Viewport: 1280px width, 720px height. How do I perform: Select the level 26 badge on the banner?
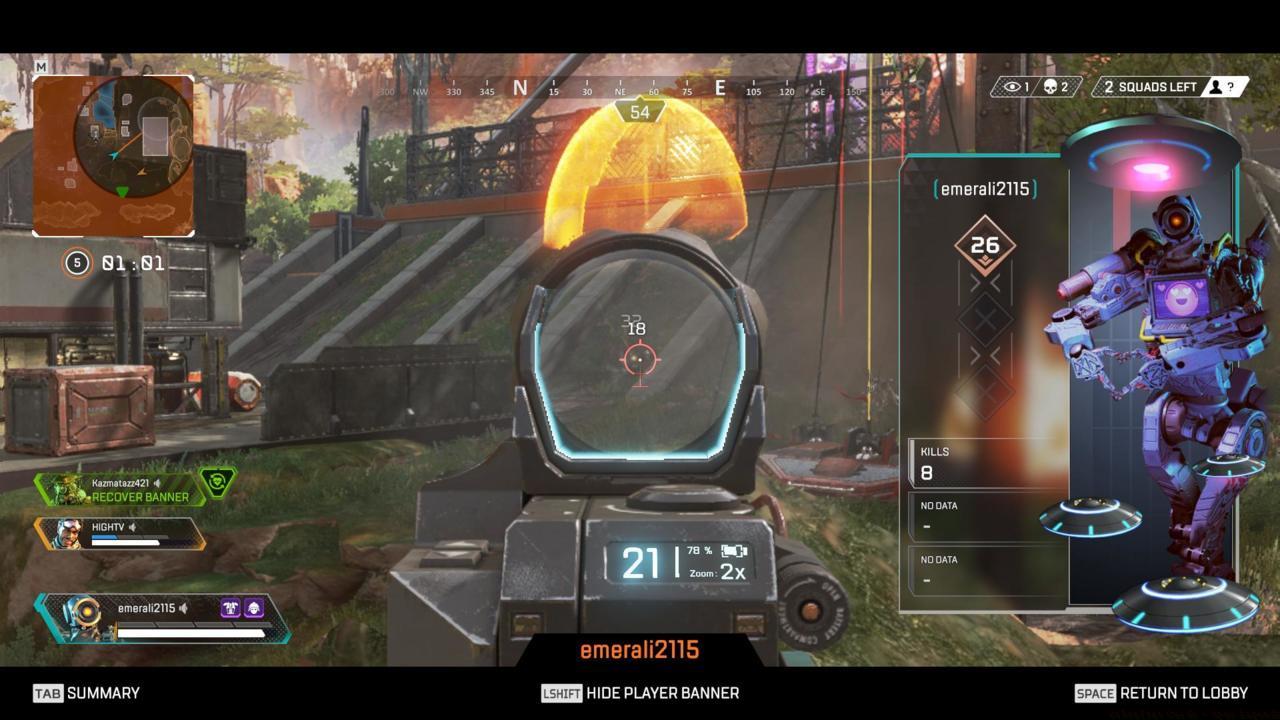984,242
